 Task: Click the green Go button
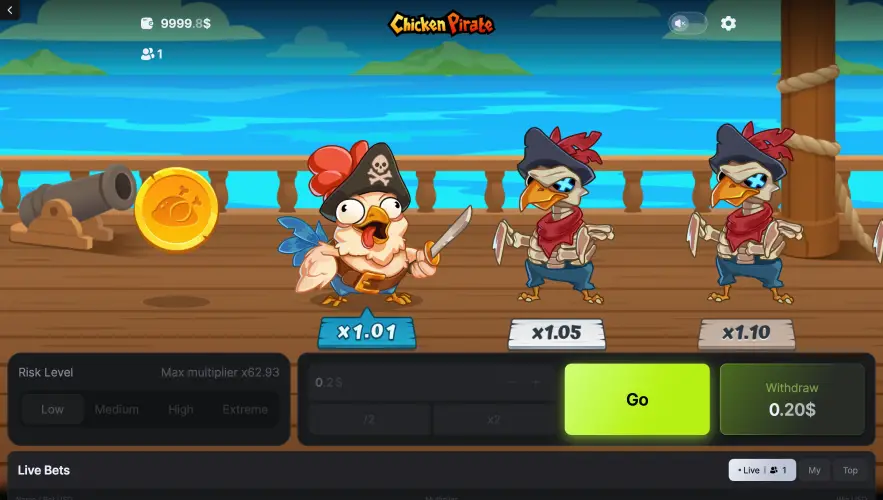pyautogui.click(x=637, y=399)
